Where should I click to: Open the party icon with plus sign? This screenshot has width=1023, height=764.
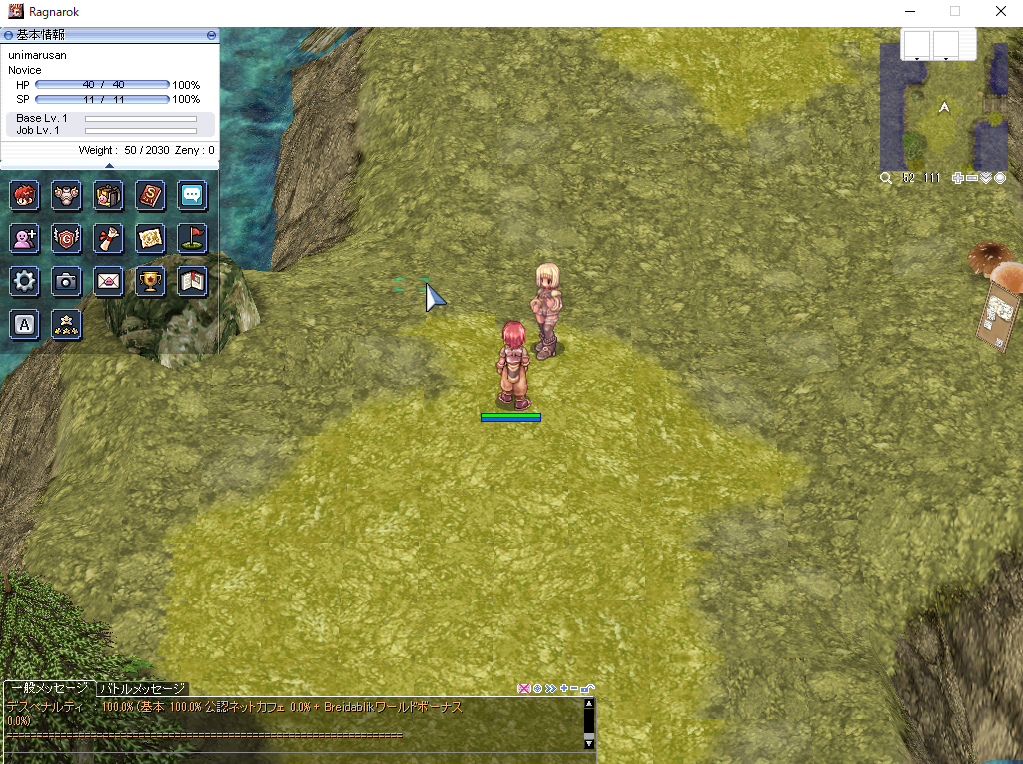[x=25, y=238]
